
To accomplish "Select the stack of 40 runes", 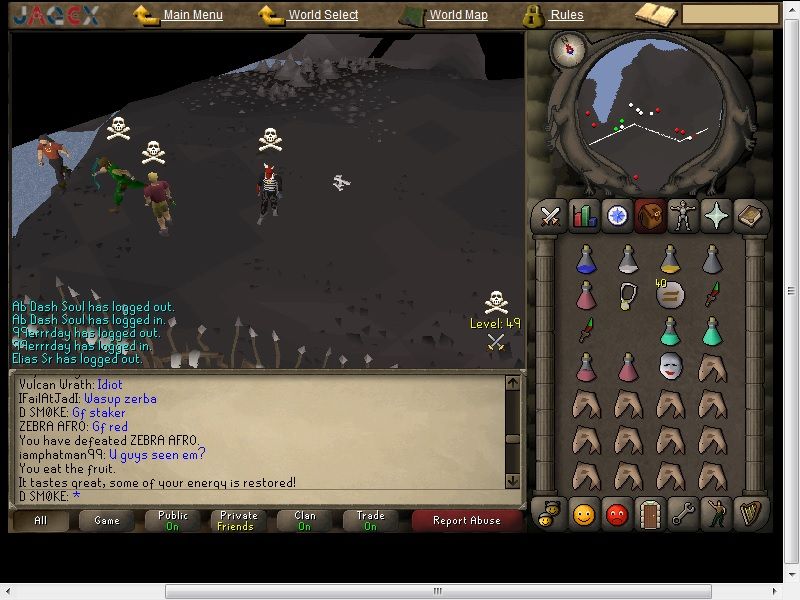I will coord(670,295).
